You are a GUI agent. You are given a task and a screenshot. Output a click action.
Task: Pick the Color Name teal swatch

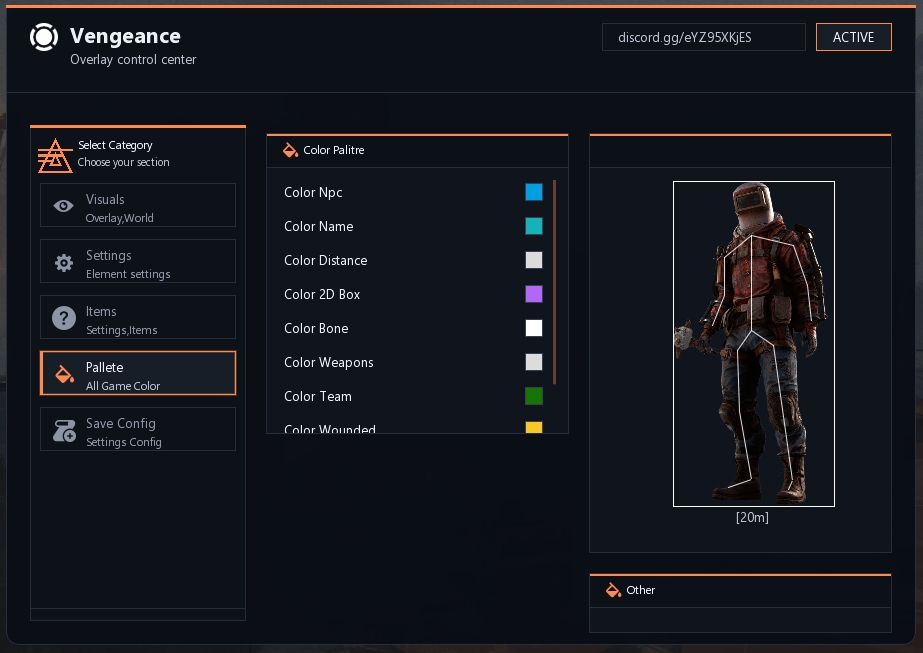coord(534,226)
